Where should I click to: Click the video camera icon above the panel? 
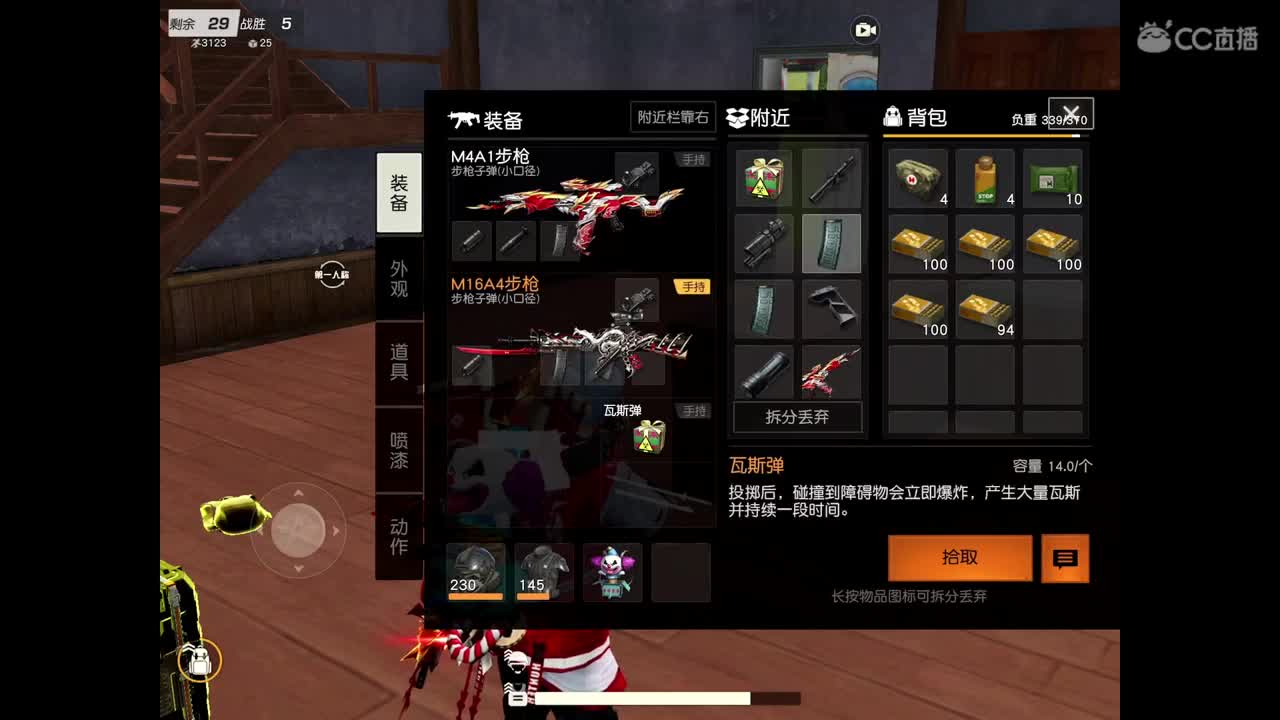coord(862,30)
